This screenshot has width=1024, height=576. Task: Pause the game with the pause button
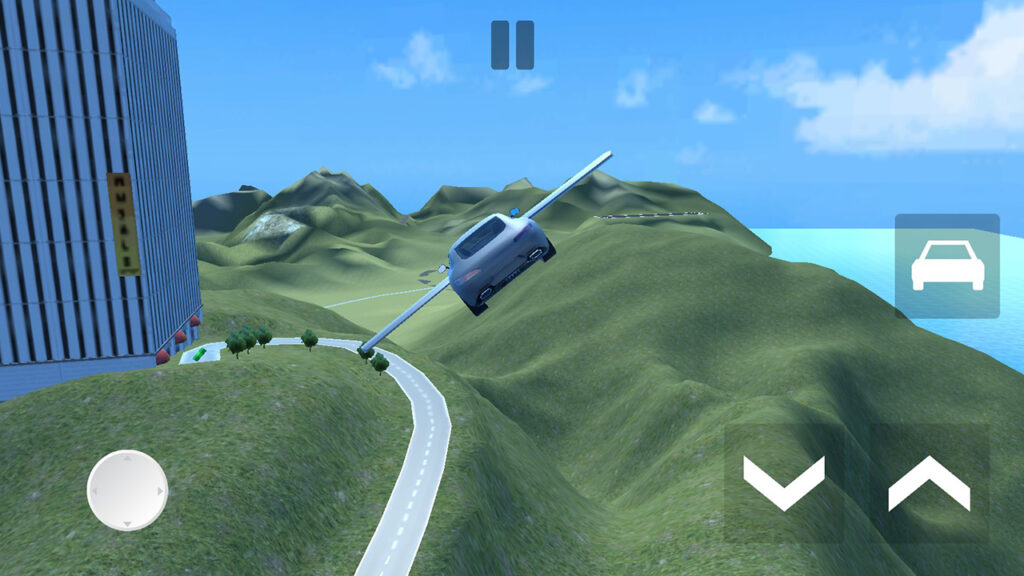(x=512, y=45)
